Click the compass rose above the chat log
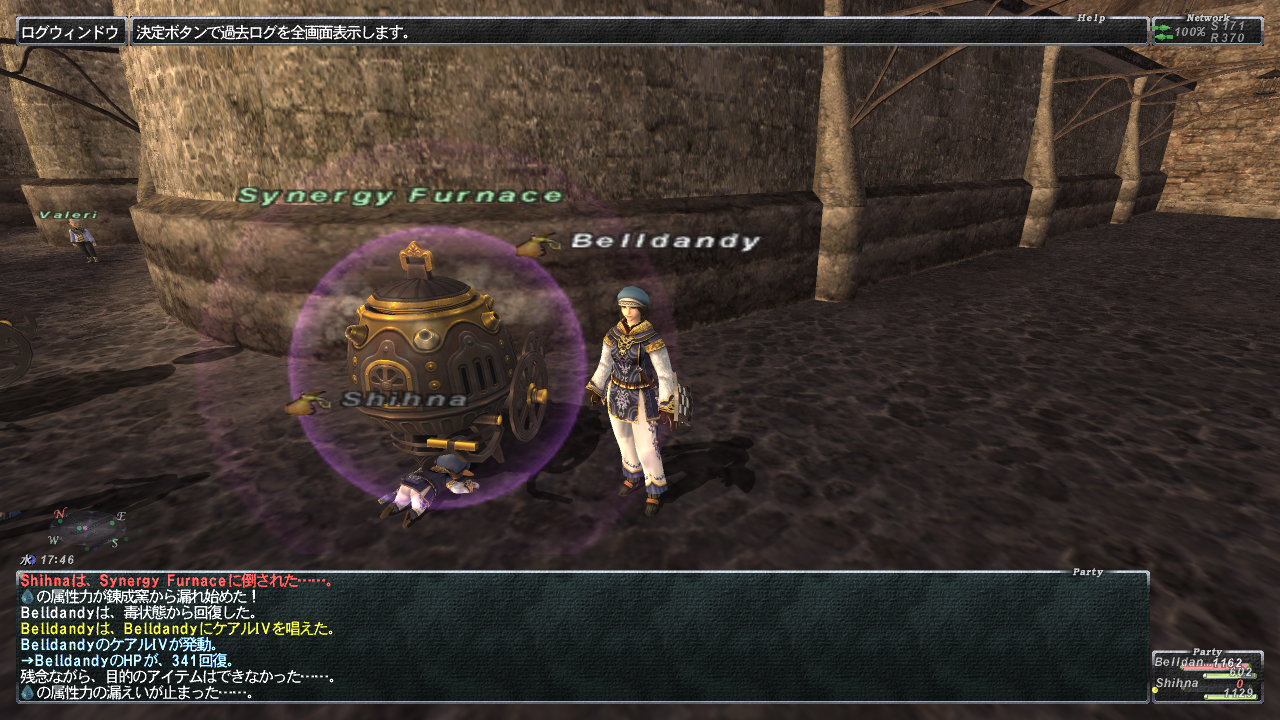Viewport: 1280px width, 720px height. point(89,529)
